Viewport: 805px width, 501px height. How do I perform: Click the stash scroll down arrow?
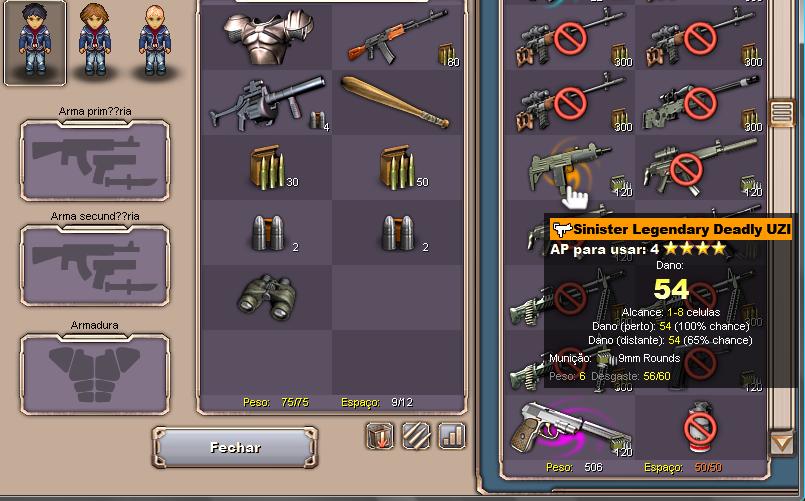(x=781, y=441)
